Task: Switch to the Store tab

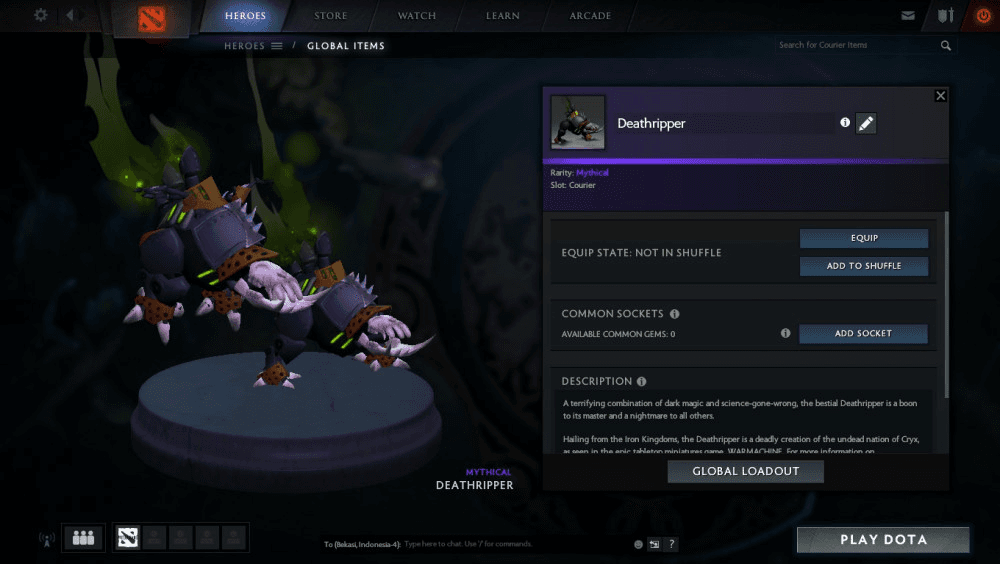Action: click(x=331, y=16)
